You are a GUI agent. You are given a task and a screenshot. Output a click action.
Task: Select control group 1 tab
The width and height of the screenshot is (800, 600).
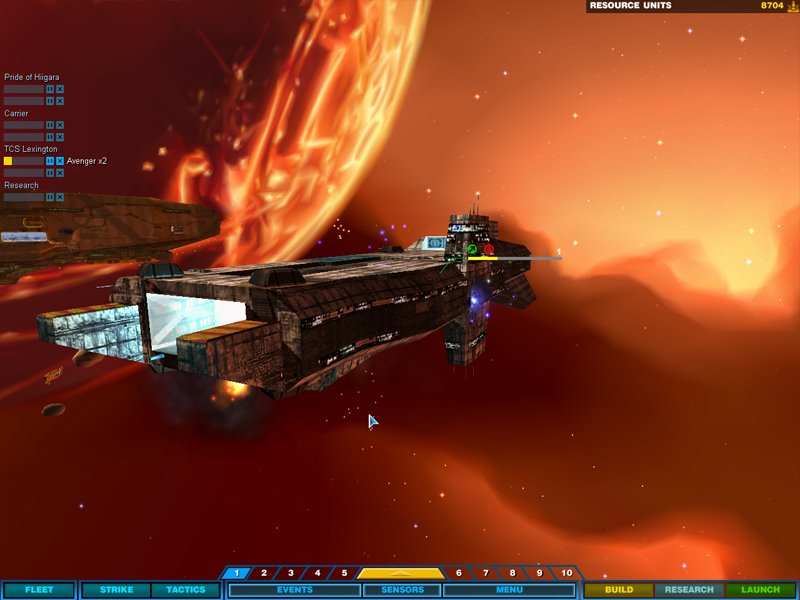(236, 573)
